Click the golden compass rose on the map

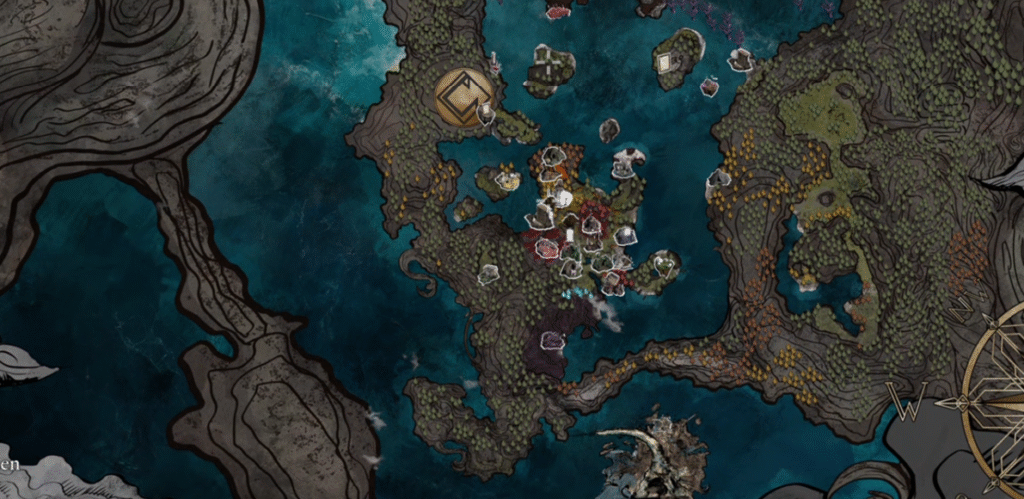995,400
